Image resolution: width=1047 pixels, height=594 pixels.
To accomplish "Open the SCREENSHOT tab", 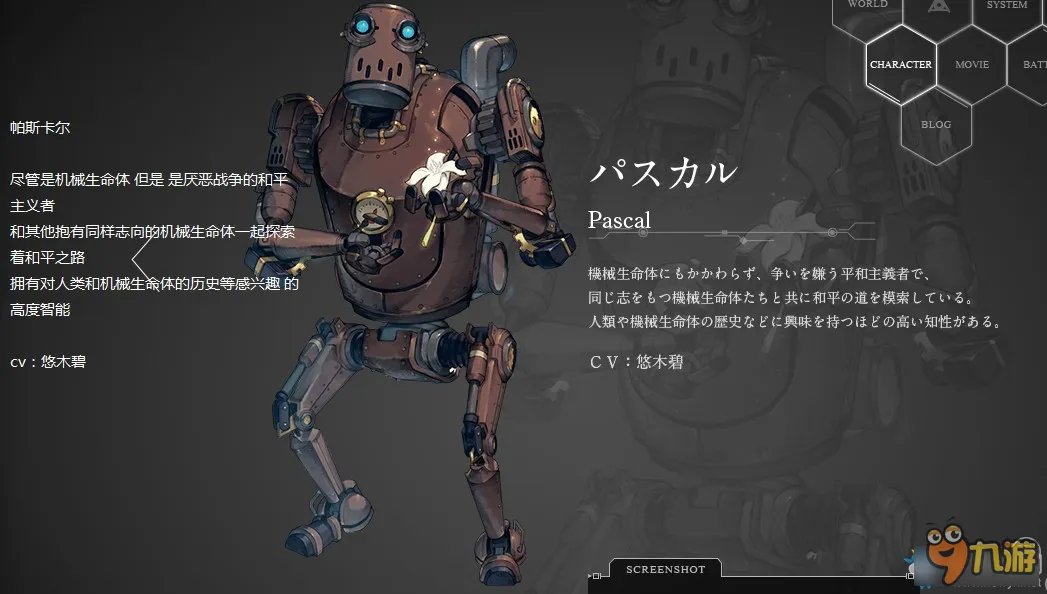I will (665, 570).
